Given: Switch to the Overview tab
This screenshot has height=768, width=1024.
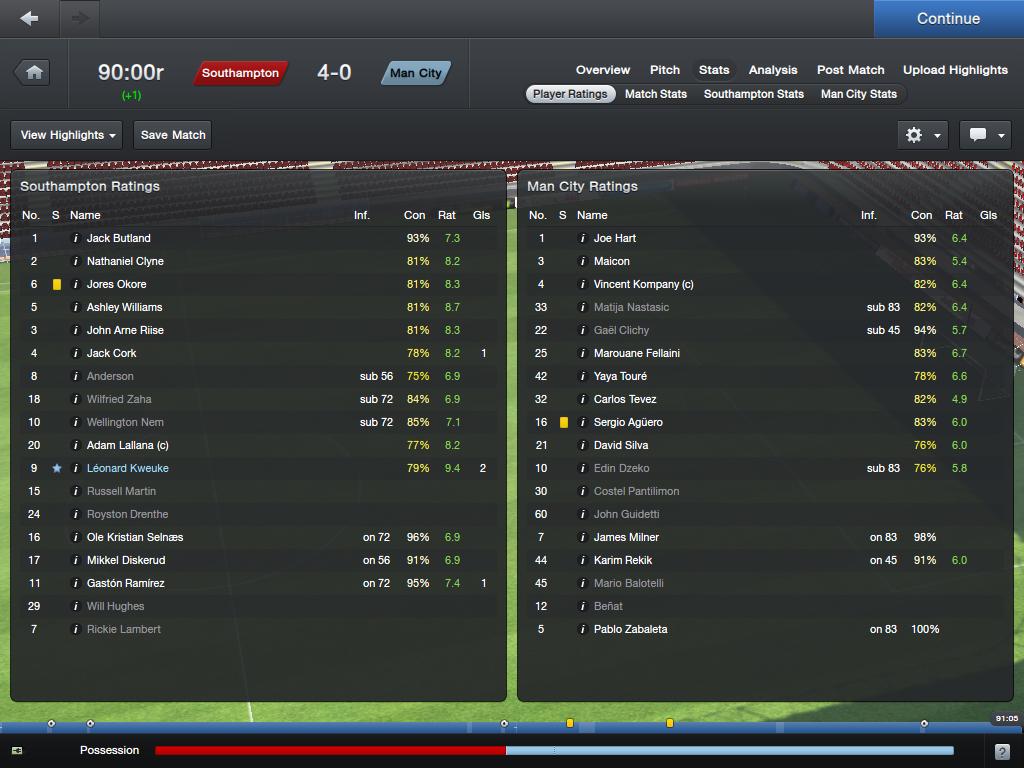Looking at the screenshot, I should pyautogui.click(x=602, y=70).
